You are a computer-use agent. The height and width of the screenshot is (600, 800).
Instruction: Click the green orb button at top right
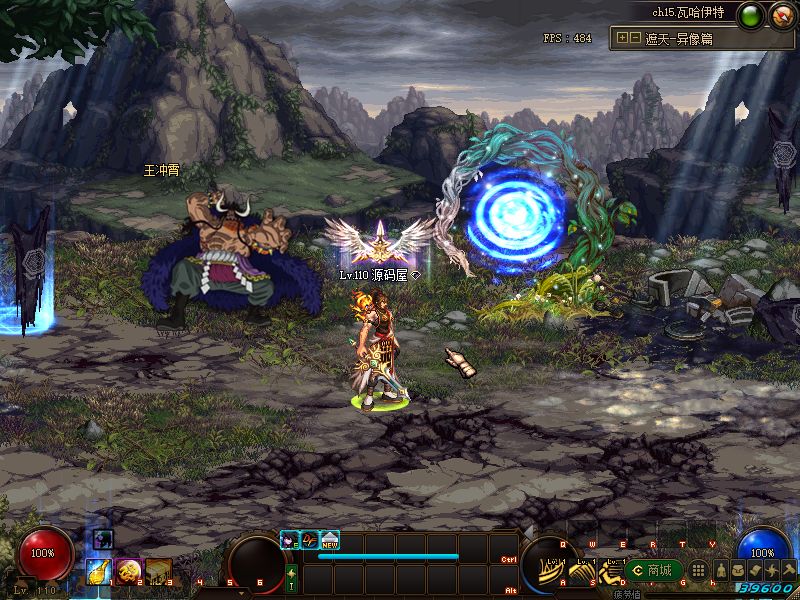click(x=752, y=14)
